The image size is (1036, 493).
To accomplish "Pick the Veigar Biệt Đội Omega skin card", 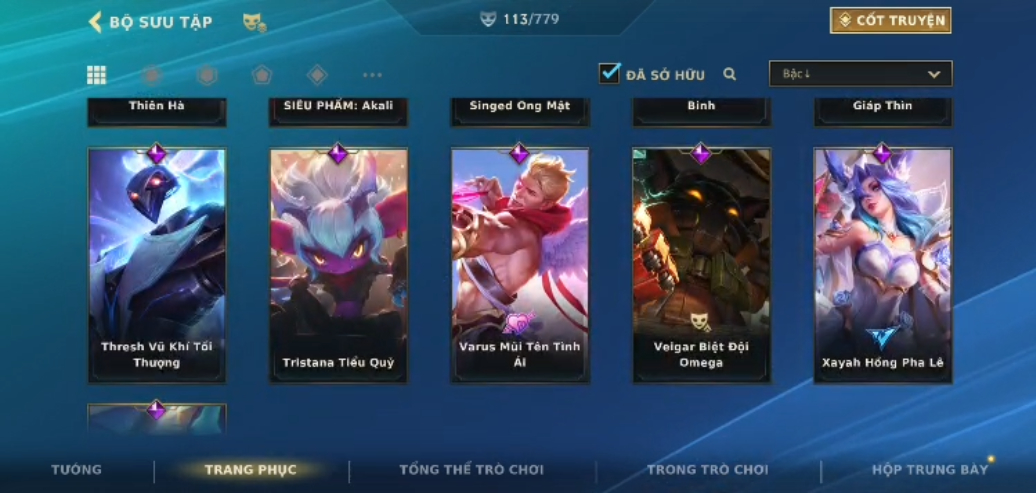I will coord(701,265).
